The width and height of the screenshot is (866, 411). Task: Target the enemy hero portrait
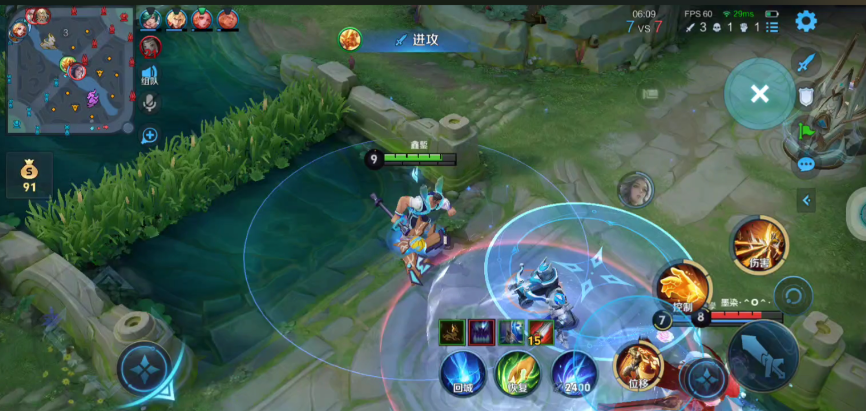tap(633, 188)
